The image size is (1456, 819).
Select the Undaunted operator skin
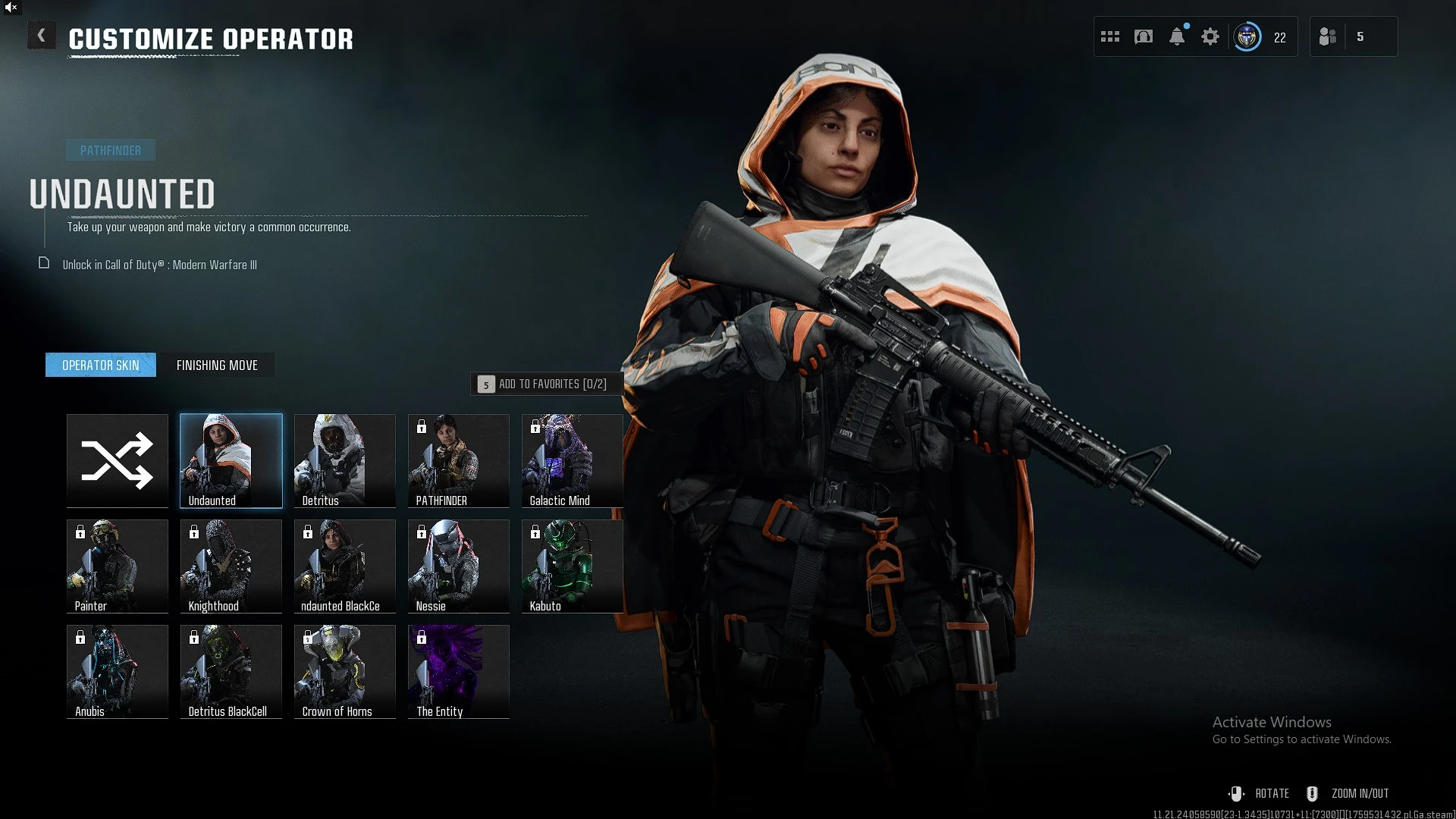point(231,460)
